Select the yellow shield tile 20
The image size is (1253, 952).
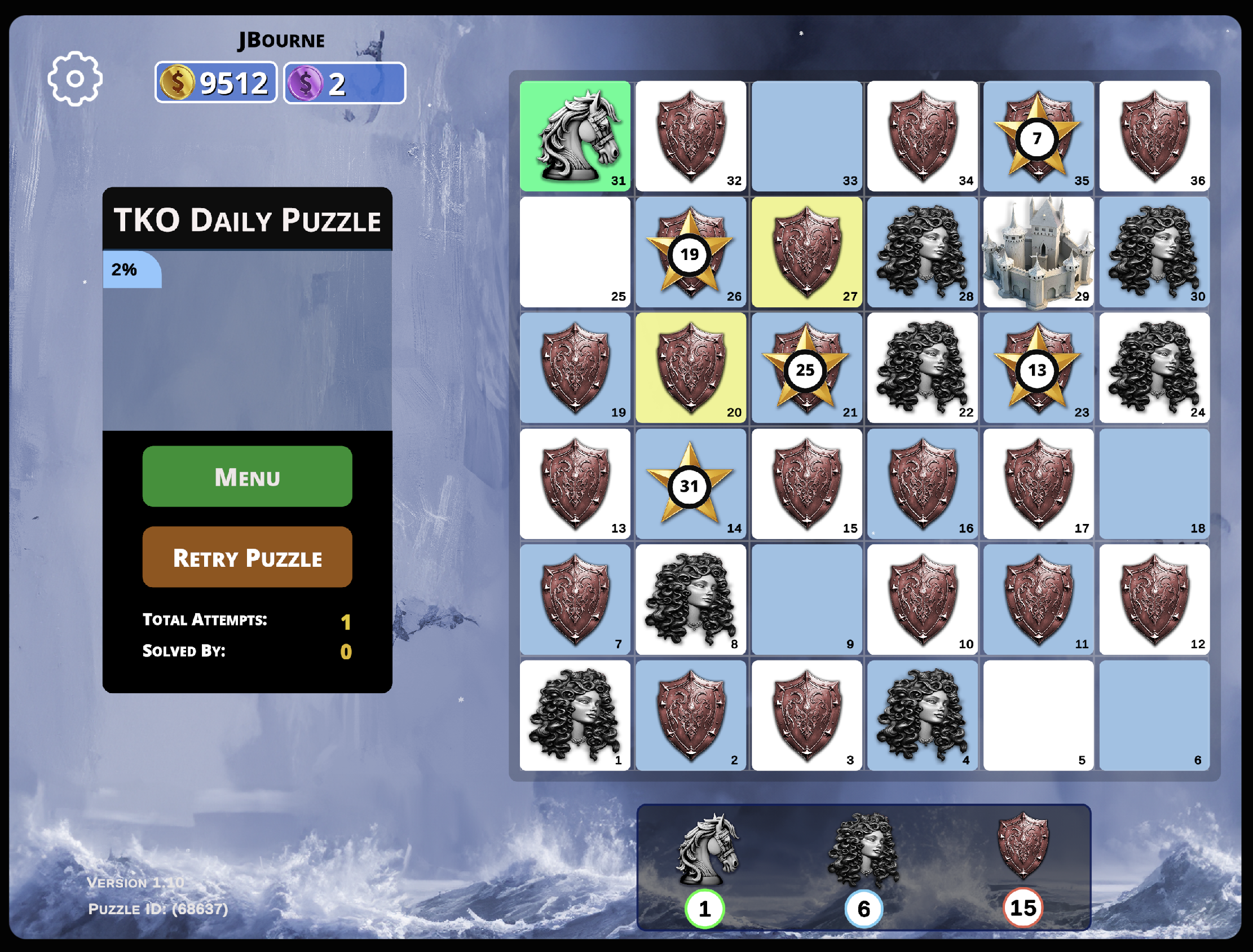click(x=691, y=368)
